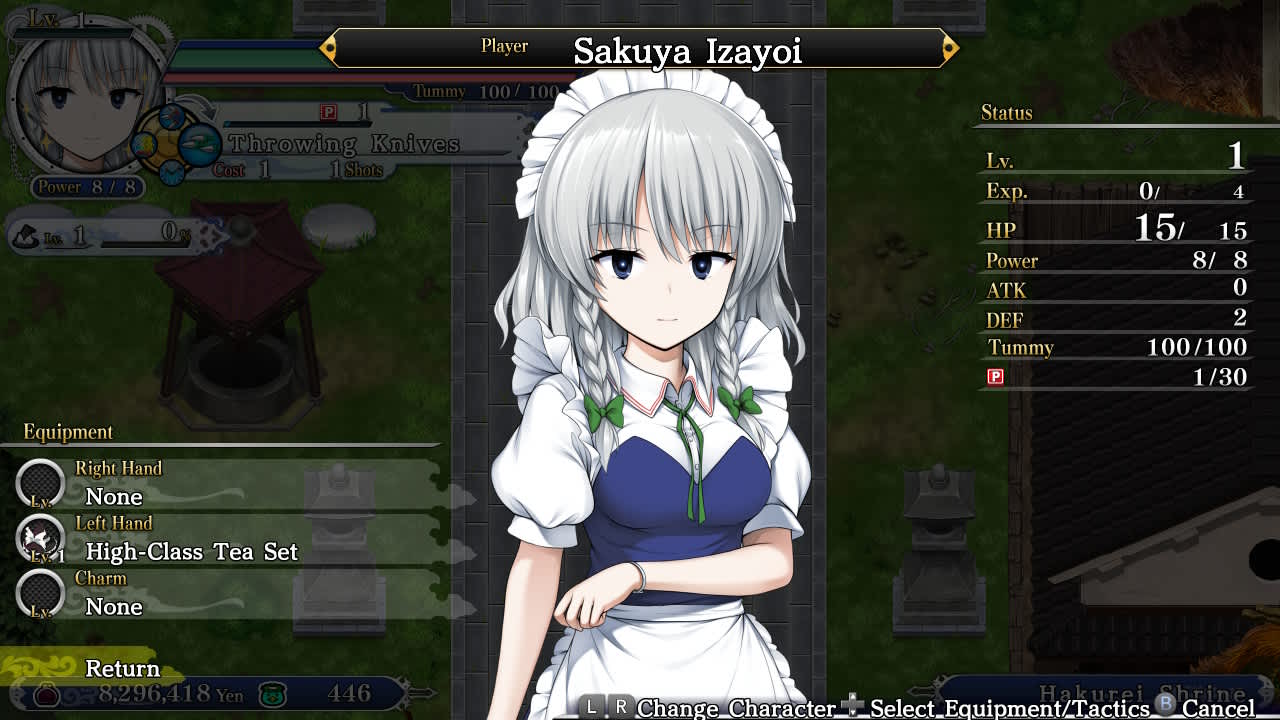The width and height of the screenshot is (1280, 720).
Task: Select the clock icon on the ability wheel
Action: click(172, 173)
